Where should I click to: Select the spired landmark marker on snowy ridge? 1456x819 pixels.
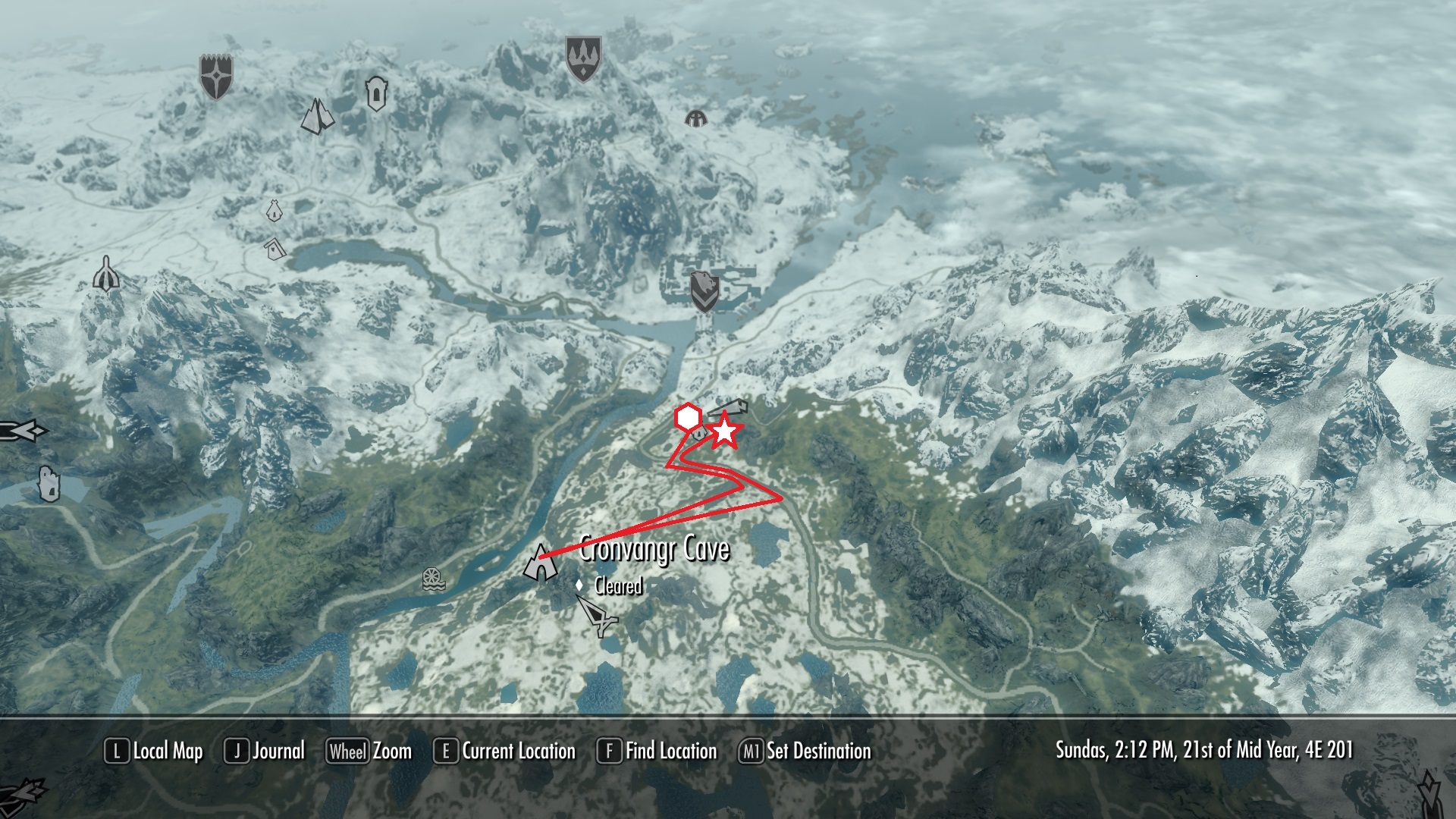click(107, 274)
